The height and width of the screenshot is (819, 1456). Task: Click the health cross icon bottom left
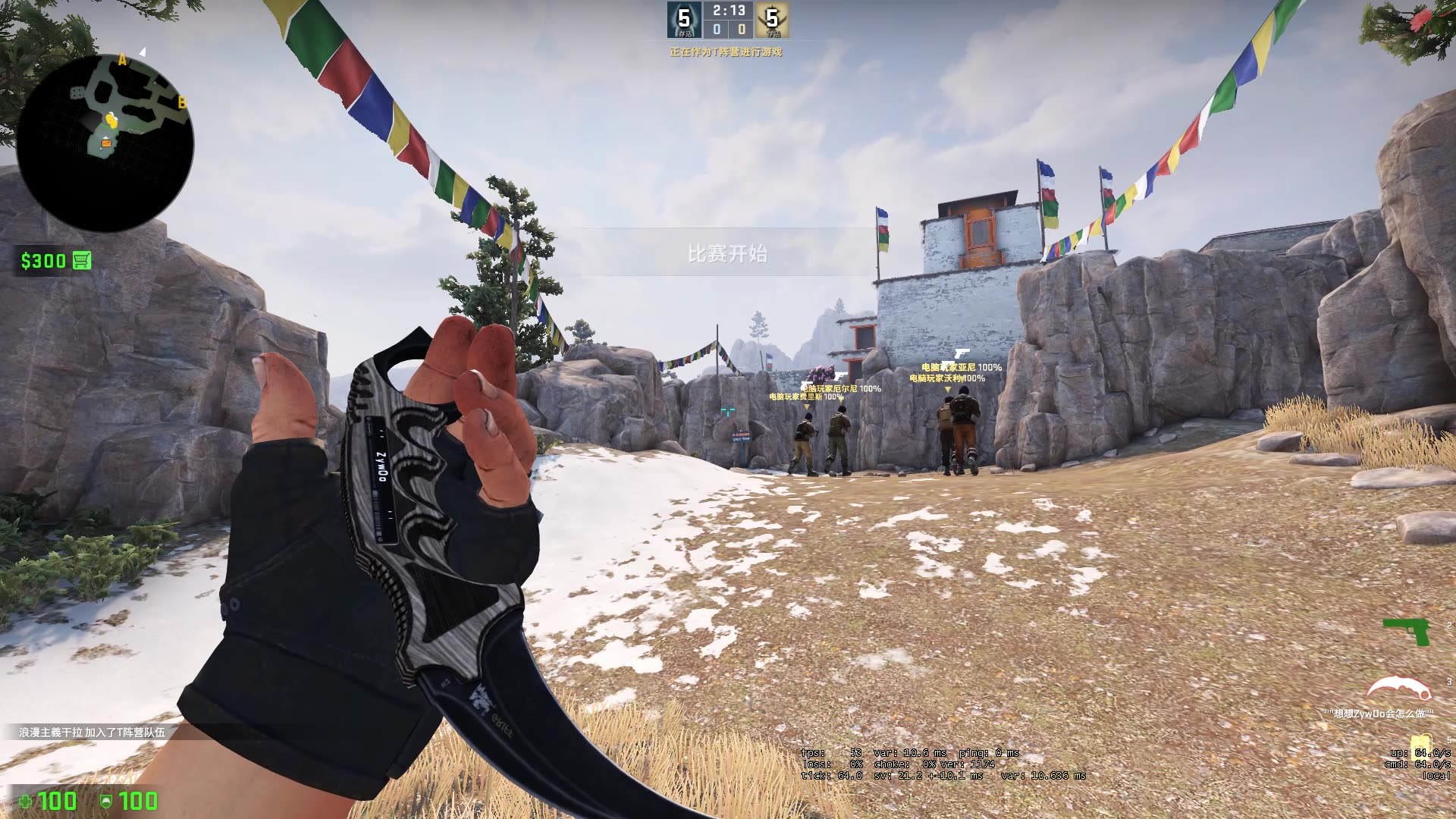click(x=27, y=802)
